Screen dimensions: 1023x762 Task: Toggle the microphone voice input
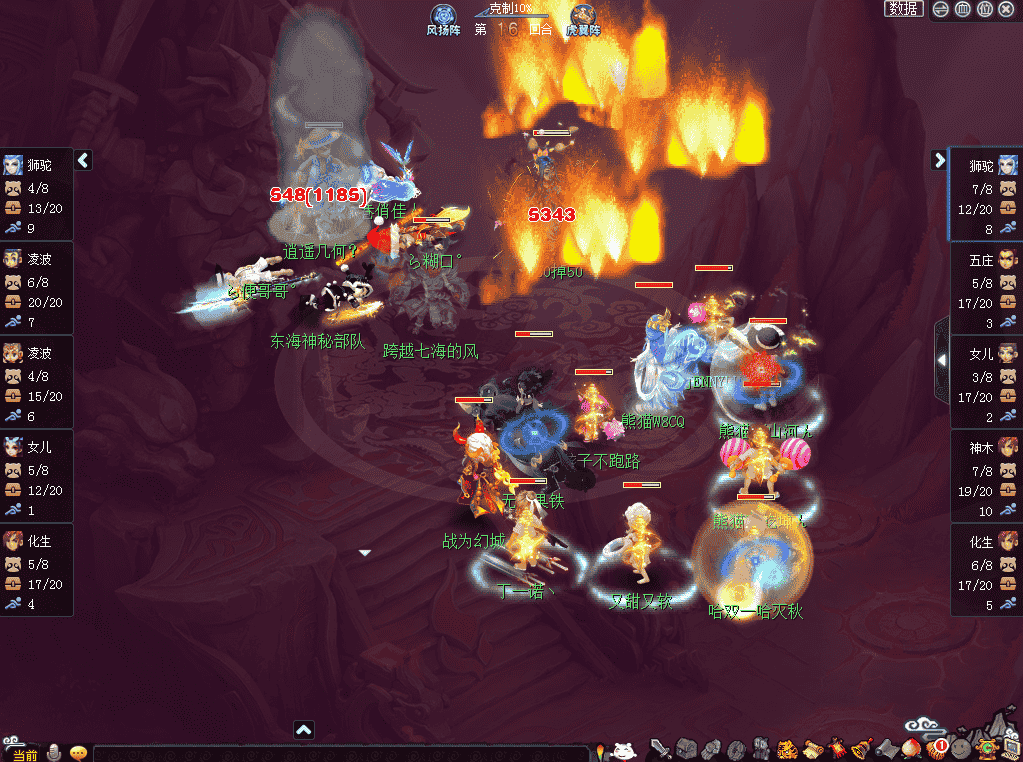pyautogui.click(x=53, y=753)
